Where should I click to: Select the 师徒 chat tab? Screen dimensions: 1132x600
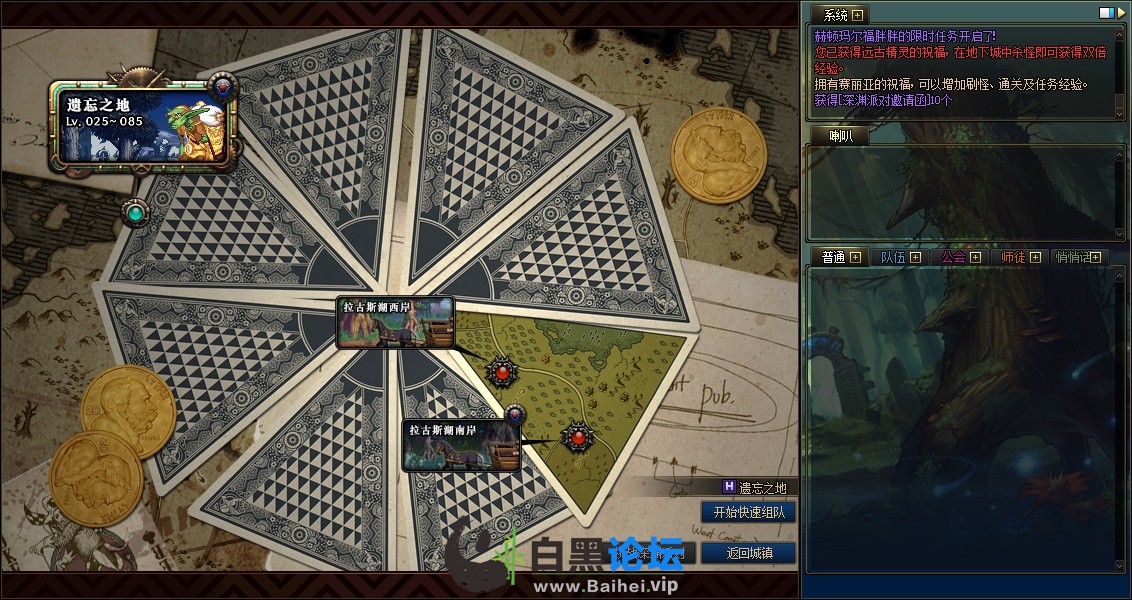click(x=1012, y=257)
